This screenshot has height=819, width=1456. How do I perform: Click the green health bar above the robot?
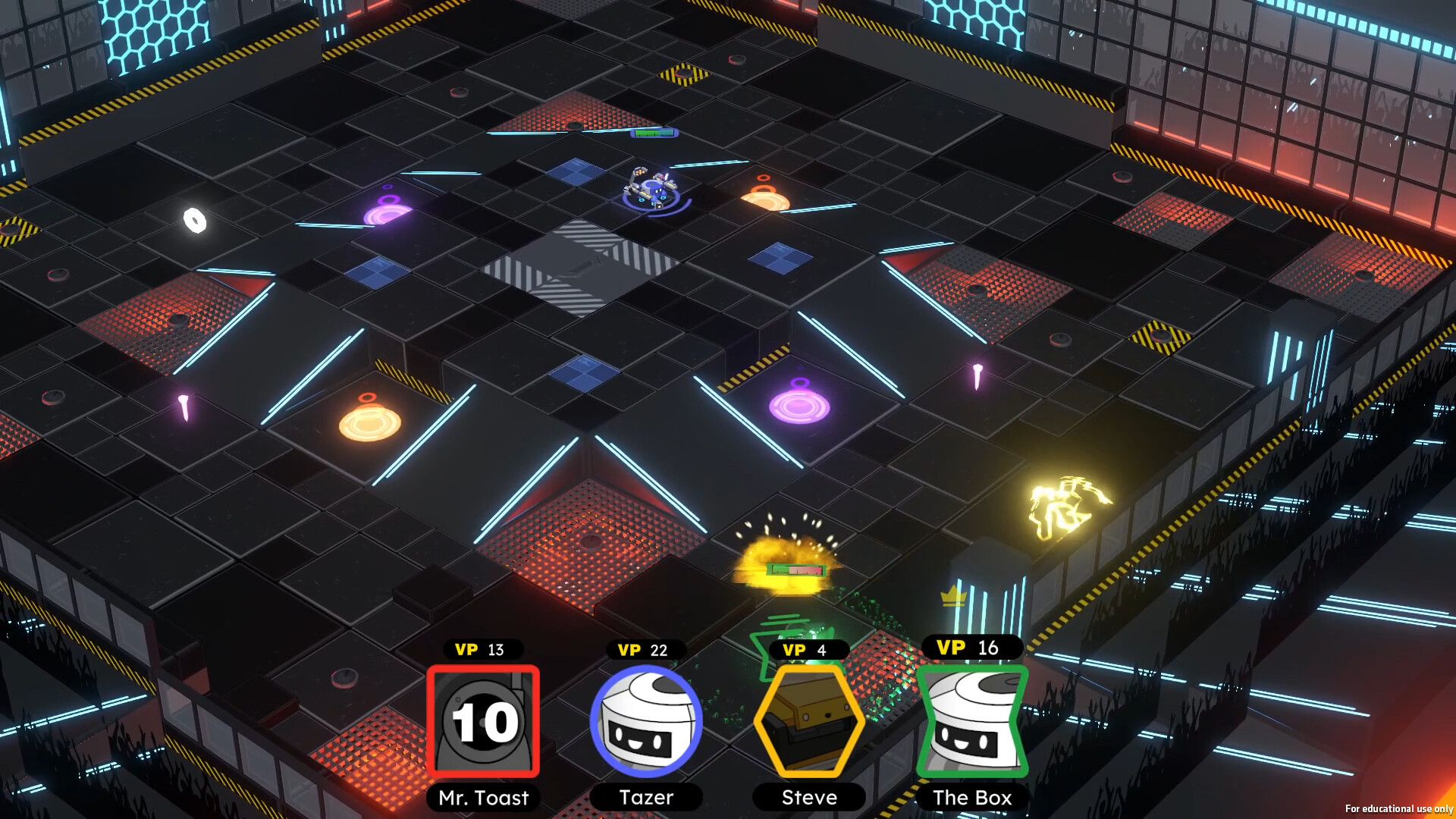[652, 133]
